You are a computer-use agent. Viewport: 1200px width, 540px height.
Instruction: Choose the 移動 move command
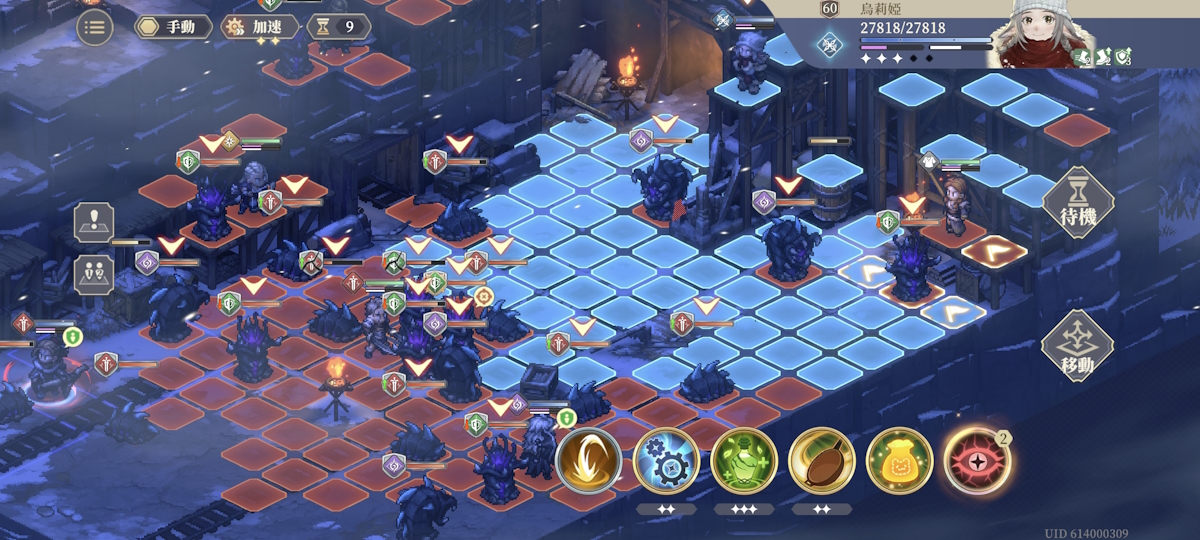click(1077, 348)
